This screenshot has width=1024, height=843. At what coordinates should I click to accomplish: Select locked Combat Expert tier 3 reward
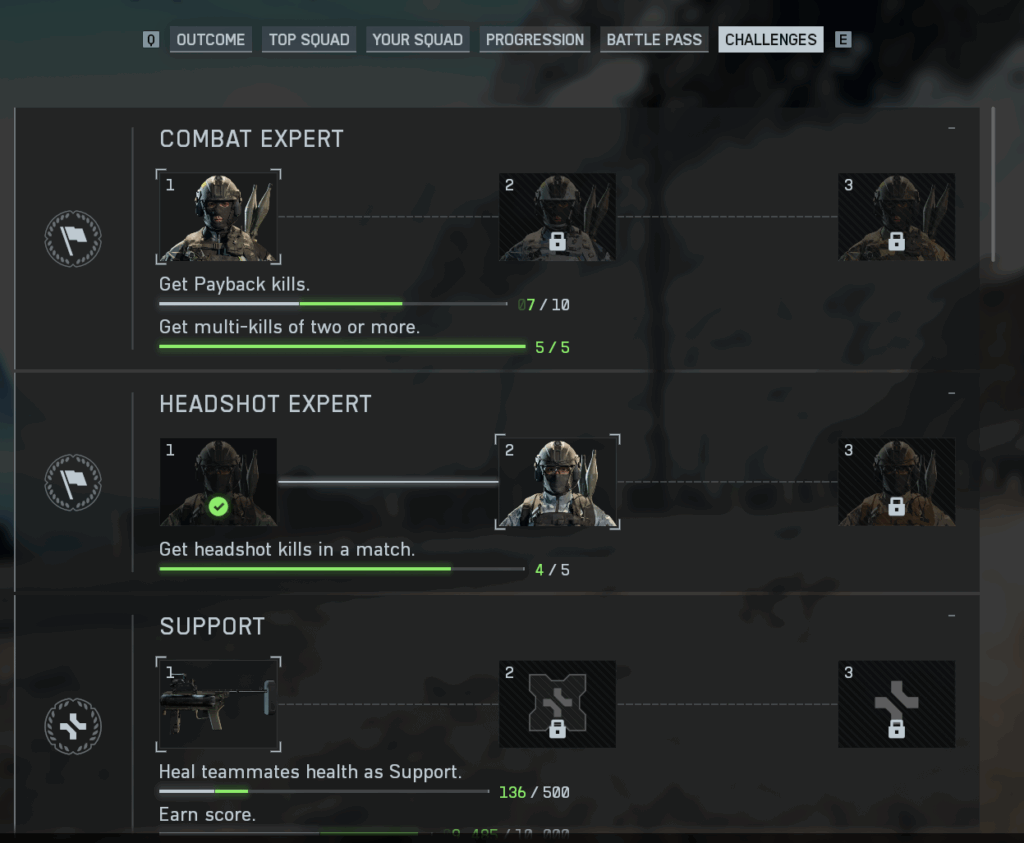click(x=896, y=217)
